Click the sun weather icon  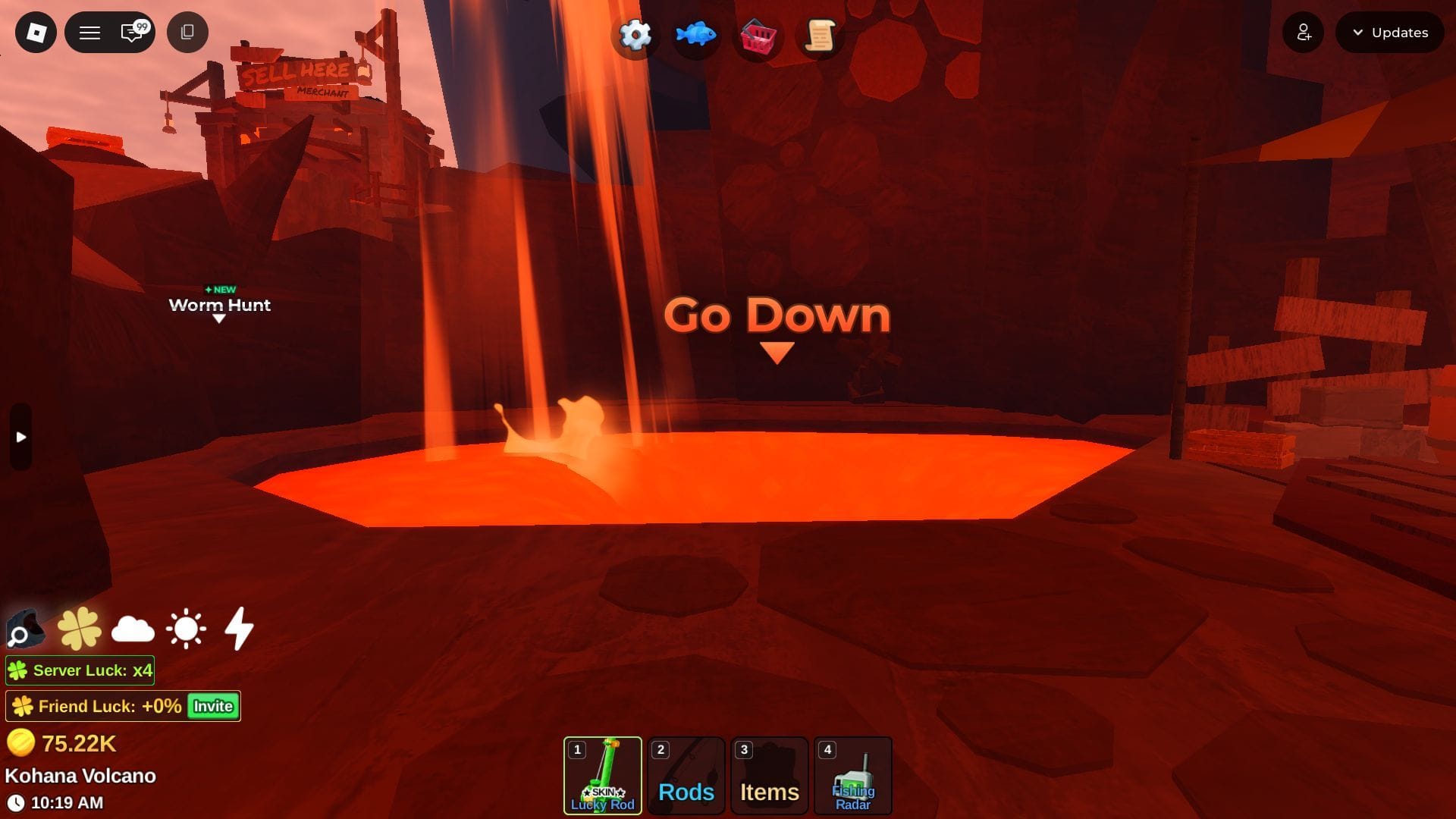pyautogui.click(x=184, y=628)
